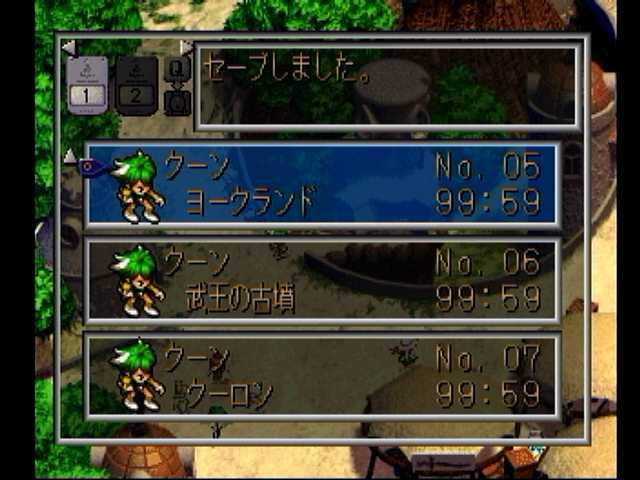640x480 pixels.
Task: Click the right arrow above memory cards
Action: (x=186, y=48)
